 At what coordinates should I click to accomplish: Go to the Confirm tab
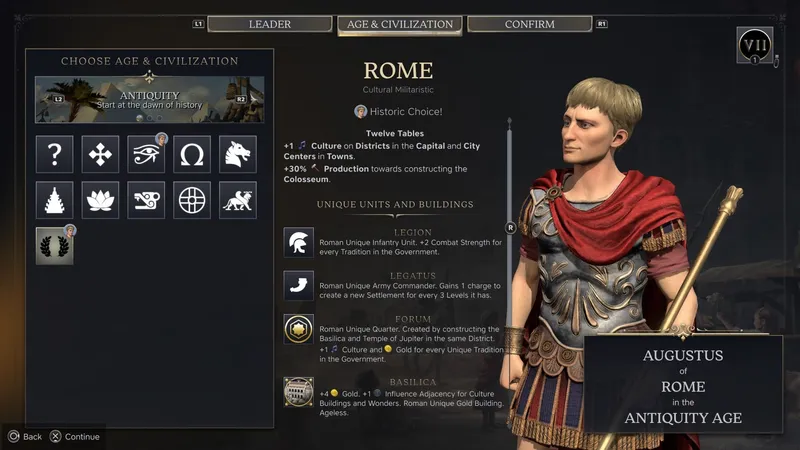coord(529,24)
